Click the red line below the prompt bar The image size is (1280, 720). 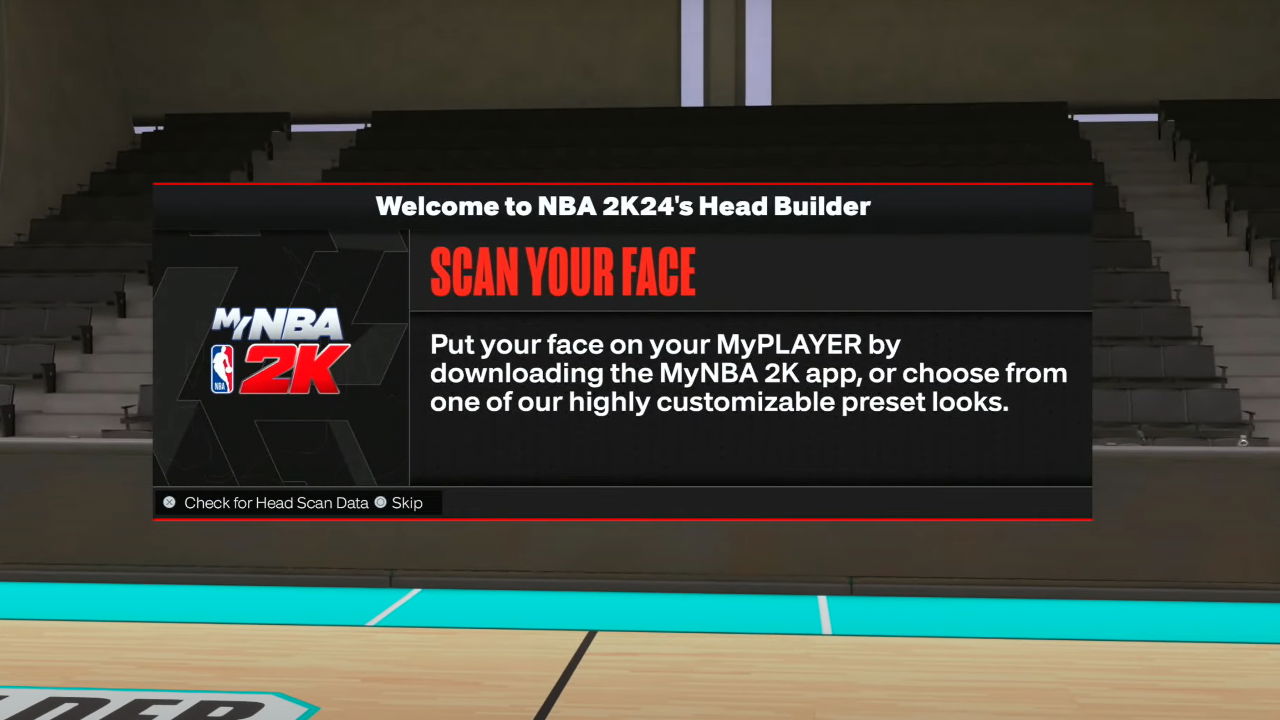(x=622, y=518)
